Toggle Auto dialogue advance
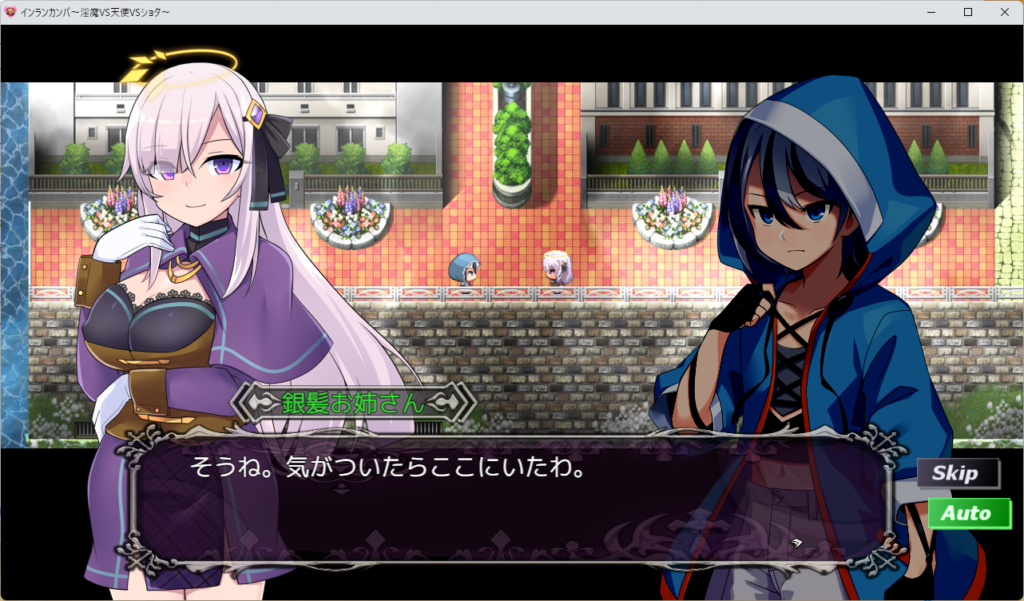The width and height of the screenshot is (1024, 601). point(968,514)
